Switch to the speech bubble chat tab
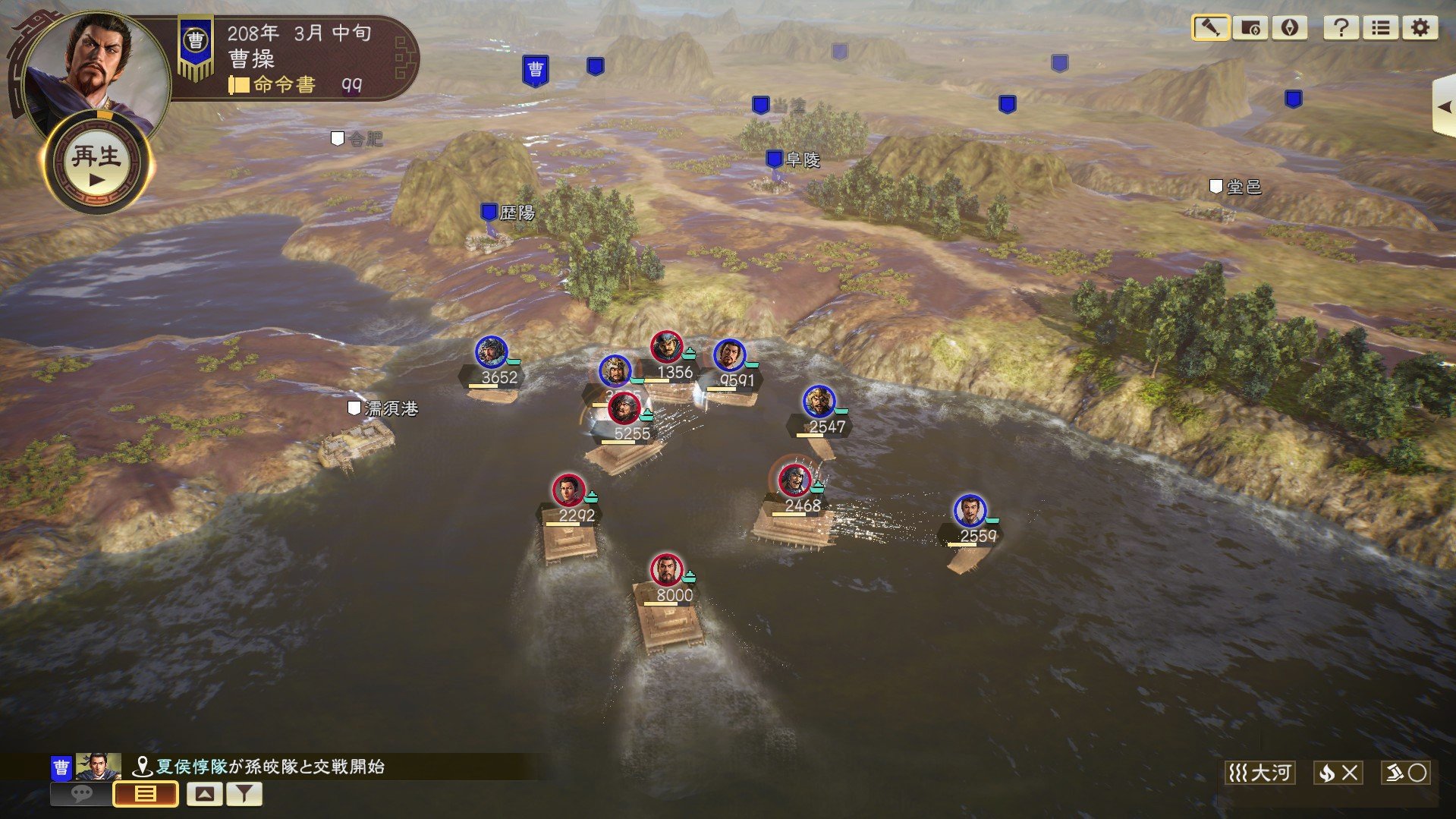Viewport: 1456px width, 819px height. click(81, 793)
